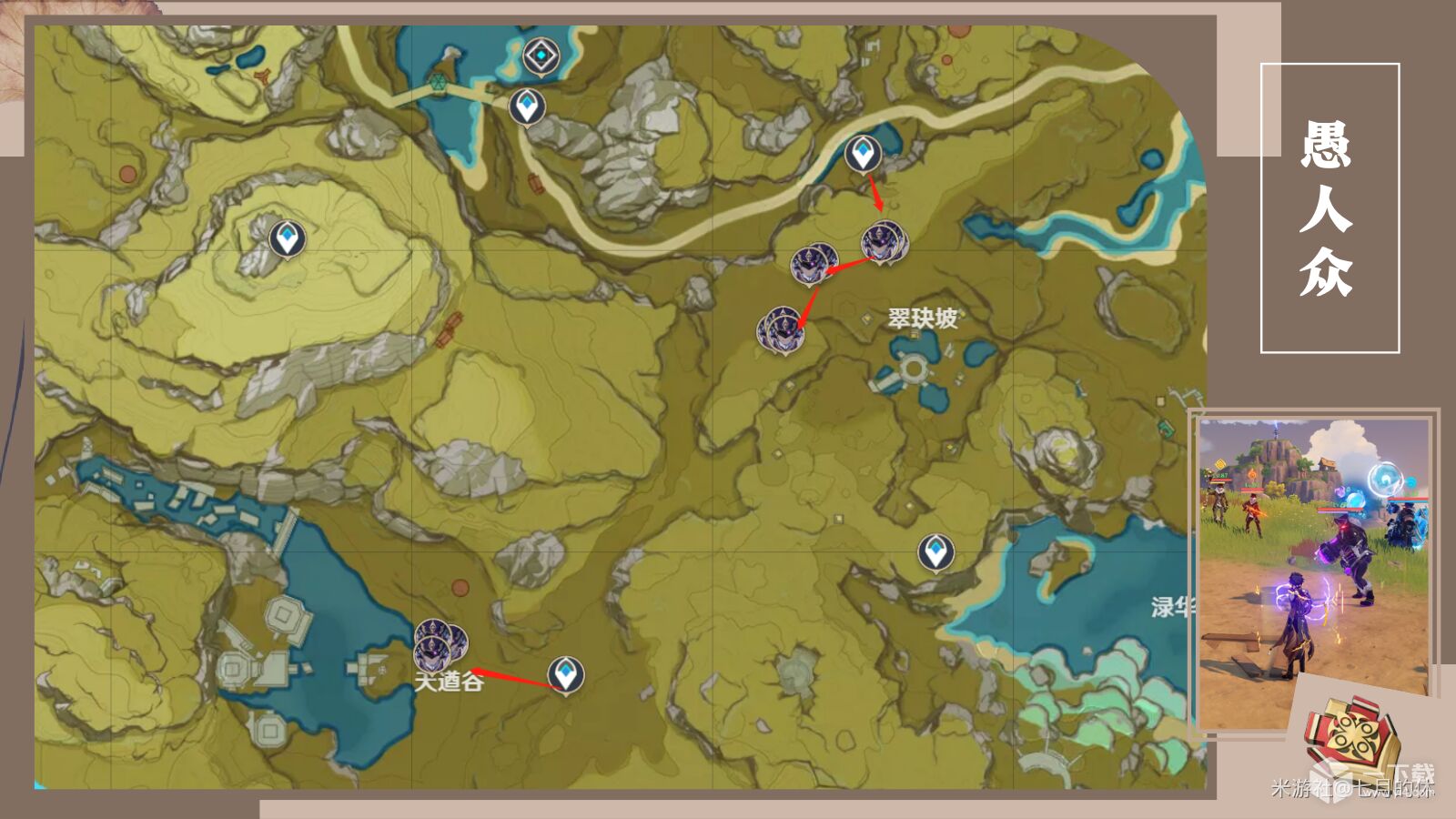This screenshot has width=1456, height=819.
Task: Click the teleport waypoint beside the stone bridge
Action: pyautogui.click(x=526, y=106)
